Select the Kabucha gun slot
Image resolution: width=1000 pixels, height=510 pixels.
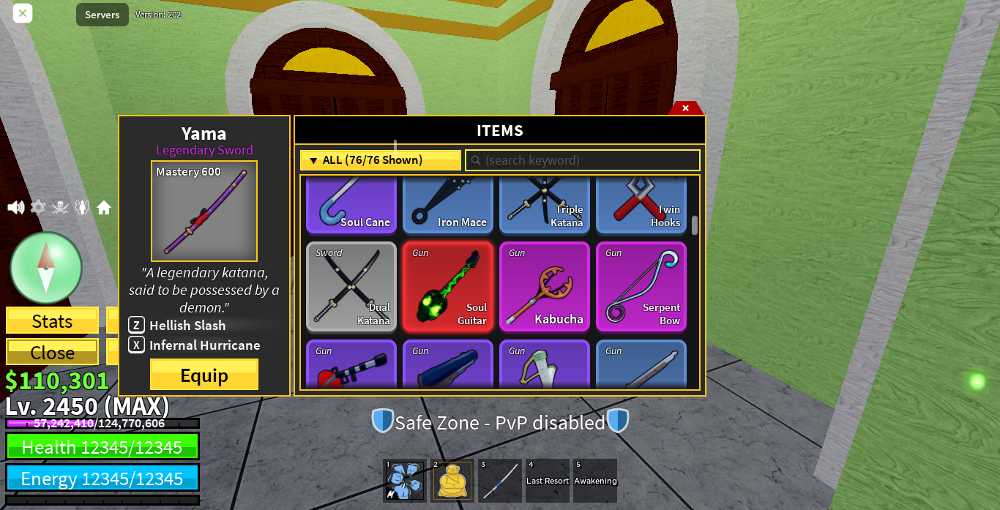[x=544, y=287]
